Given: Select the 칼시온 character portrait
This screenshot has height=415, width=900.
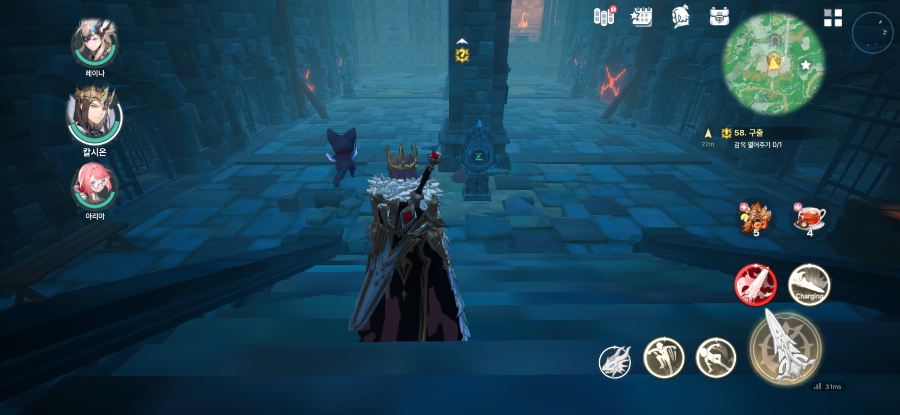Looking at the screenshot, I should [94, 116].
